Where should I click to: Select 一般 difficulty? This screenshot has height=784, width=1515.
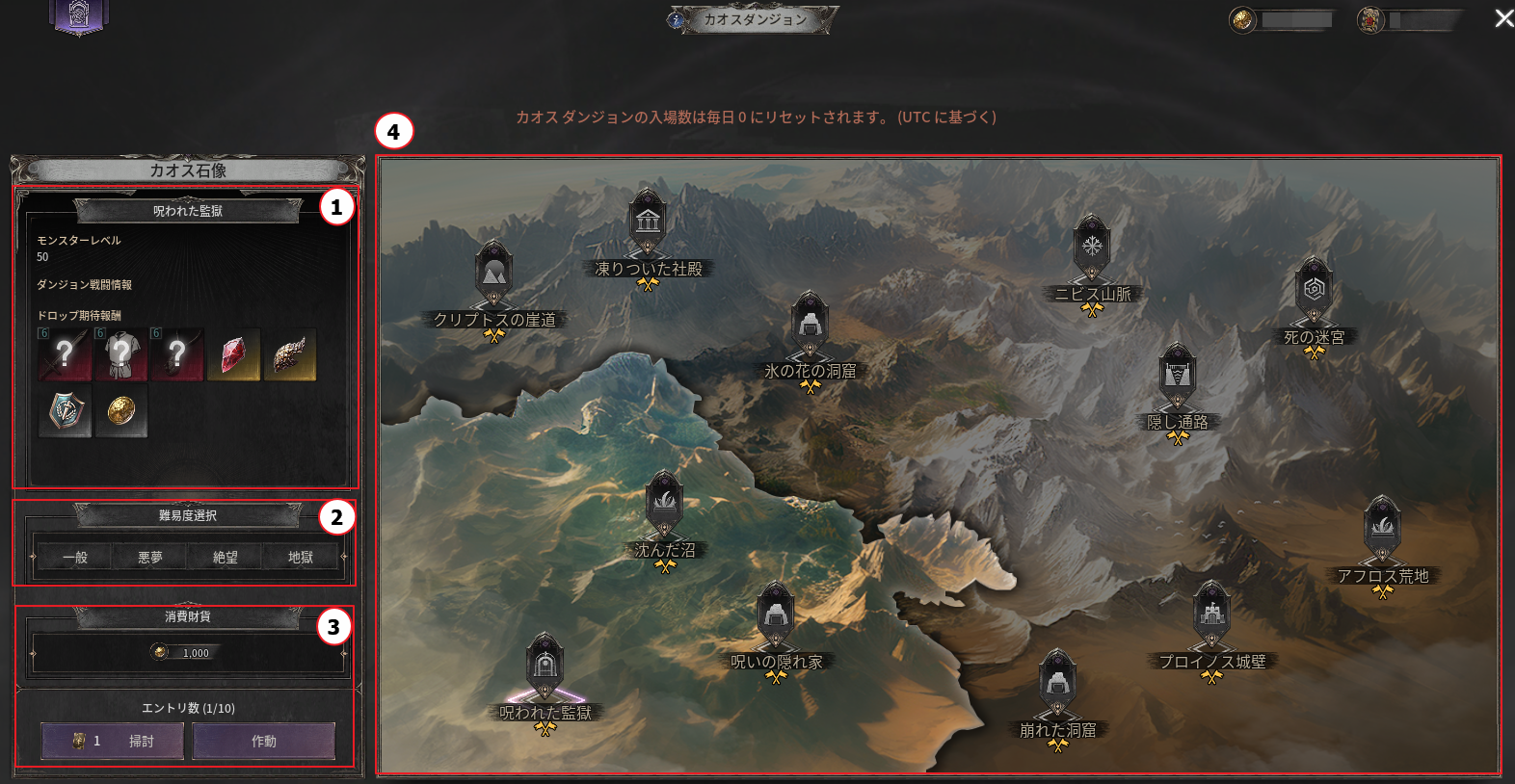click(74, 558)
